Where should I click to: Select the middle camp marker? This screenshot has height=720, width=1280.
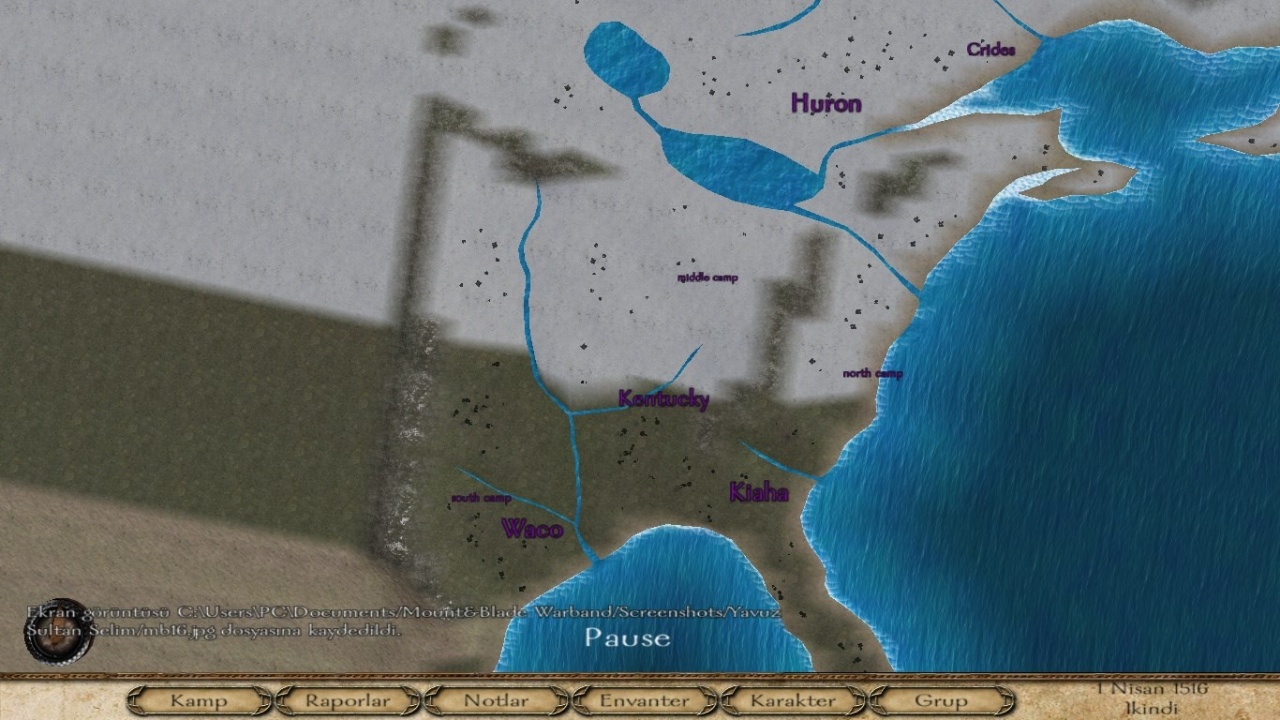[707, 277]
